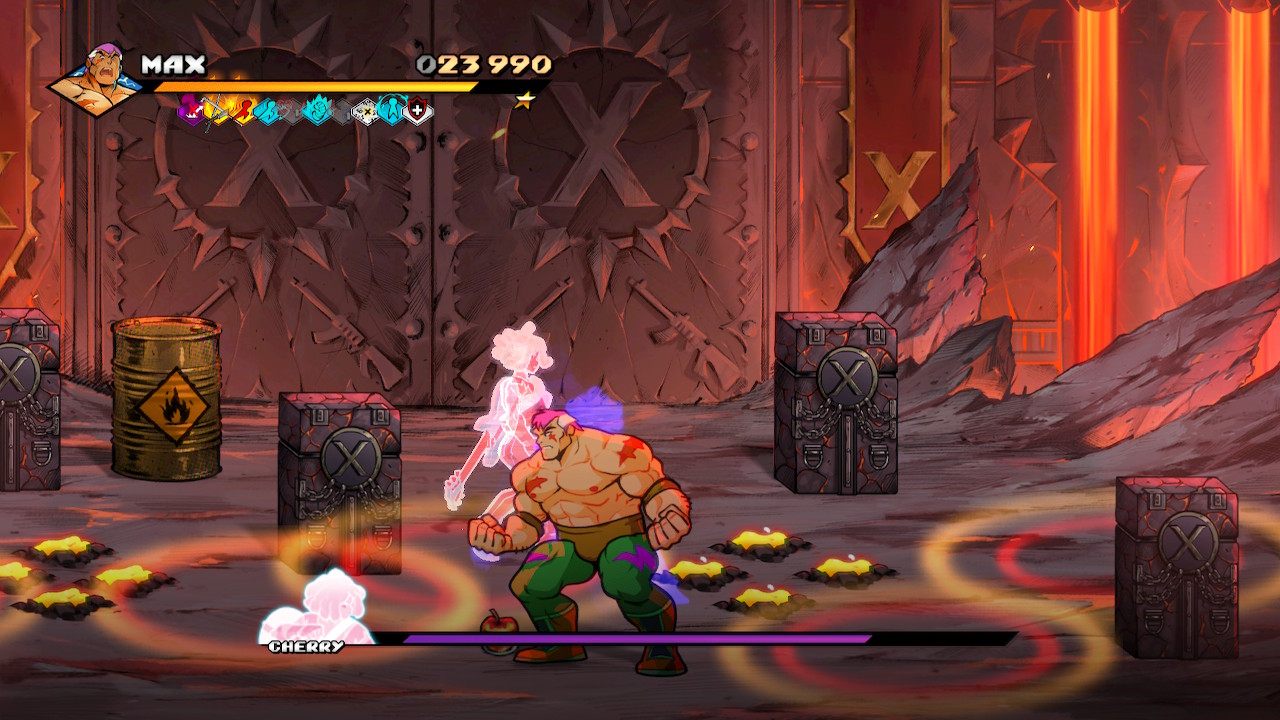Select the white dice perk icon

(x=366, y=110)
